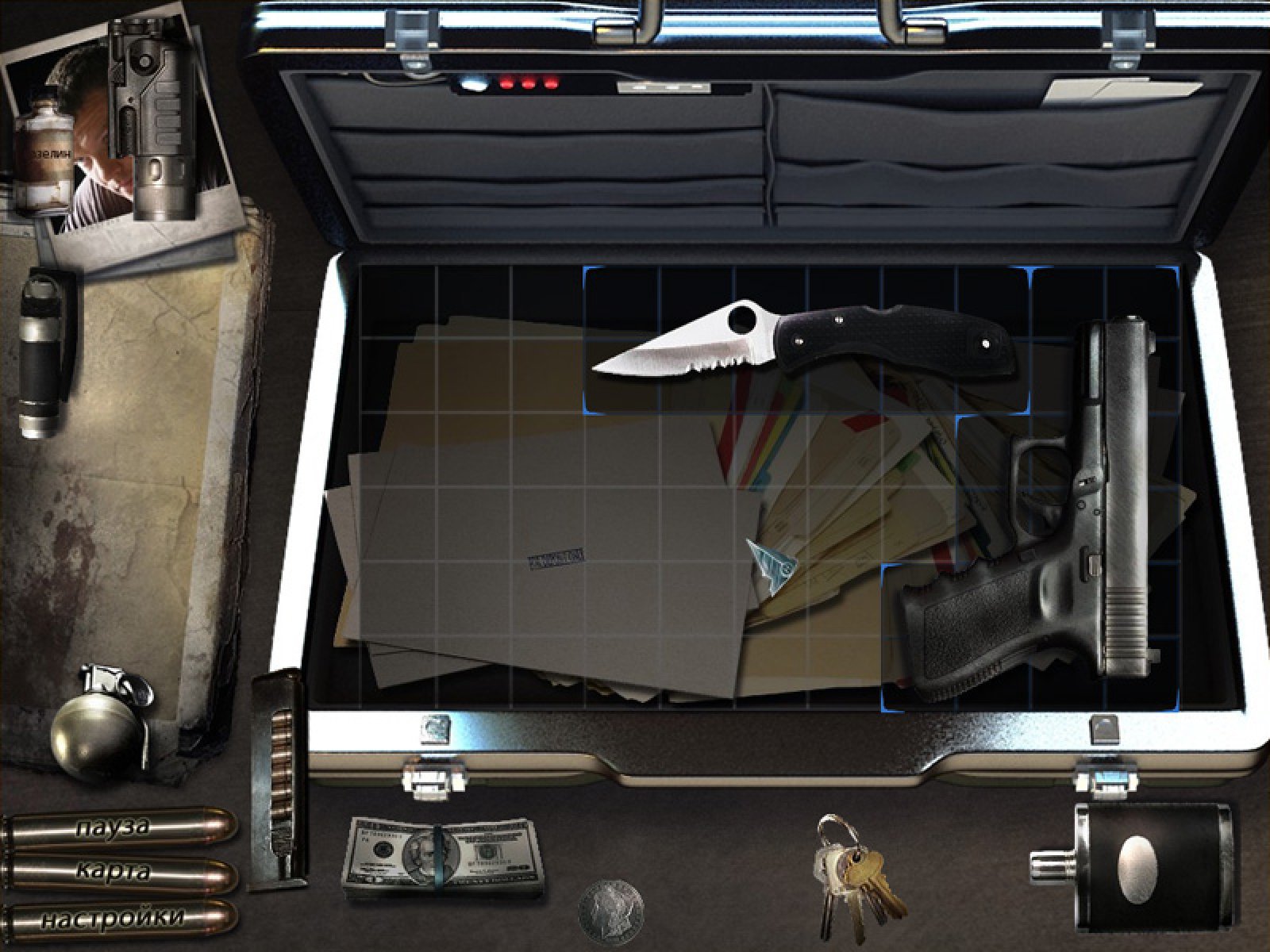
Task: Open настройки (settings)
Action: point(119,919)
